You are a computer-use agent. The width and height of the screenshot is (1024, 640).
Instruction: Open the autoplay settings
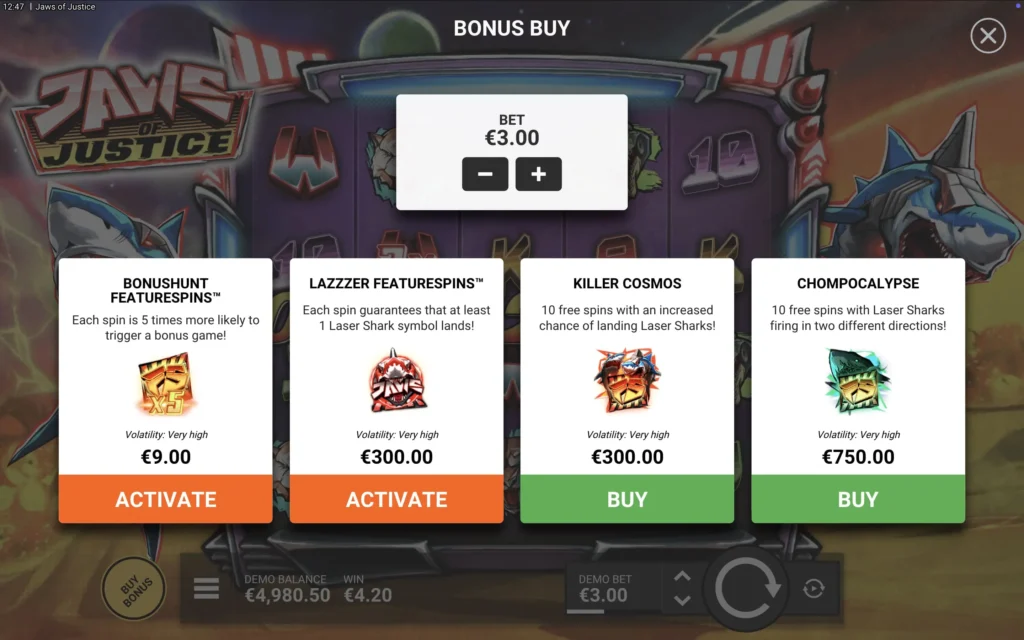tap(814, 588)
